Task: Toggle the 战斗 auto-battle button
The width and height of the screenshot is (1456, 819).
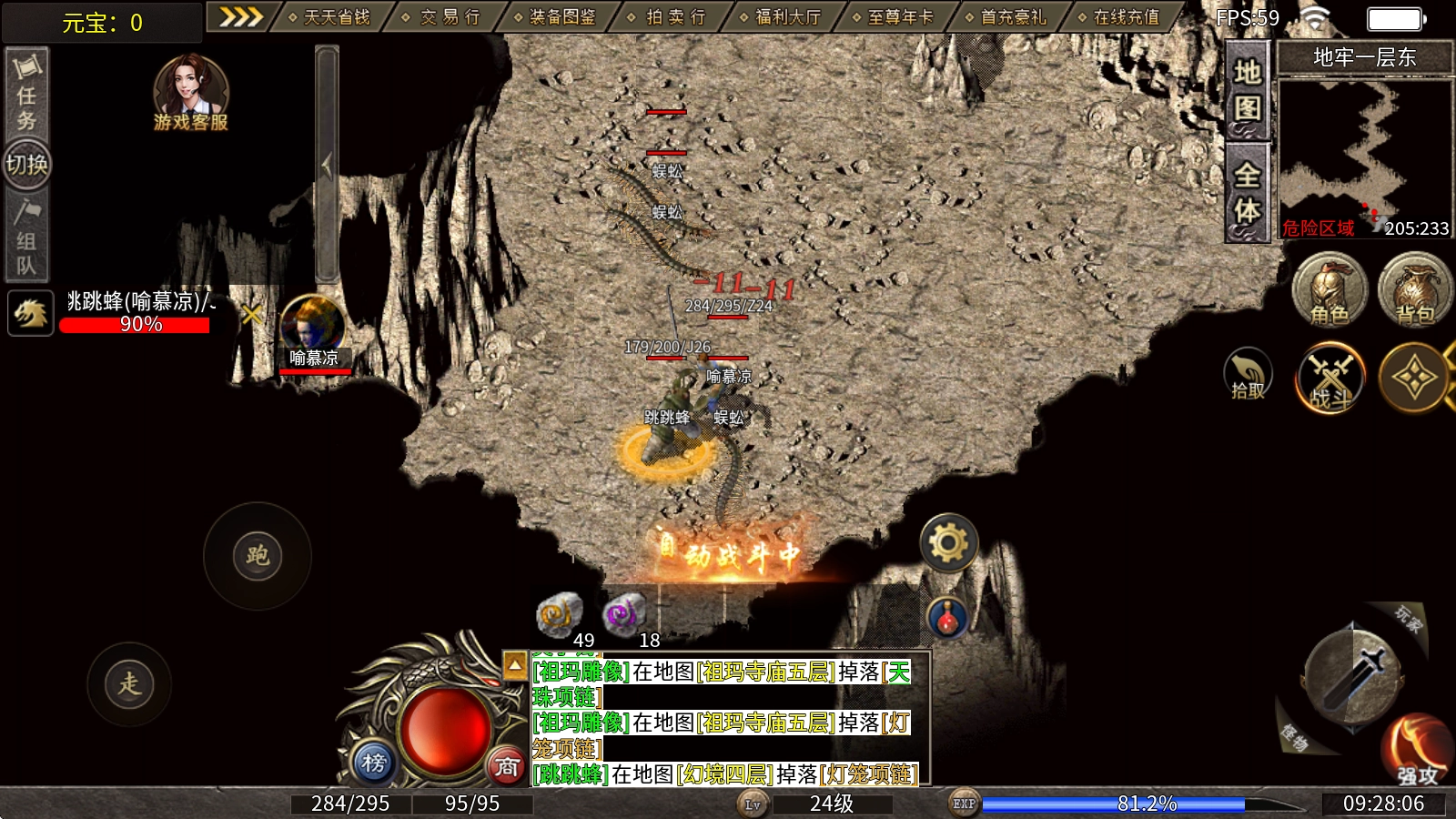Action: click(1330, 377)
